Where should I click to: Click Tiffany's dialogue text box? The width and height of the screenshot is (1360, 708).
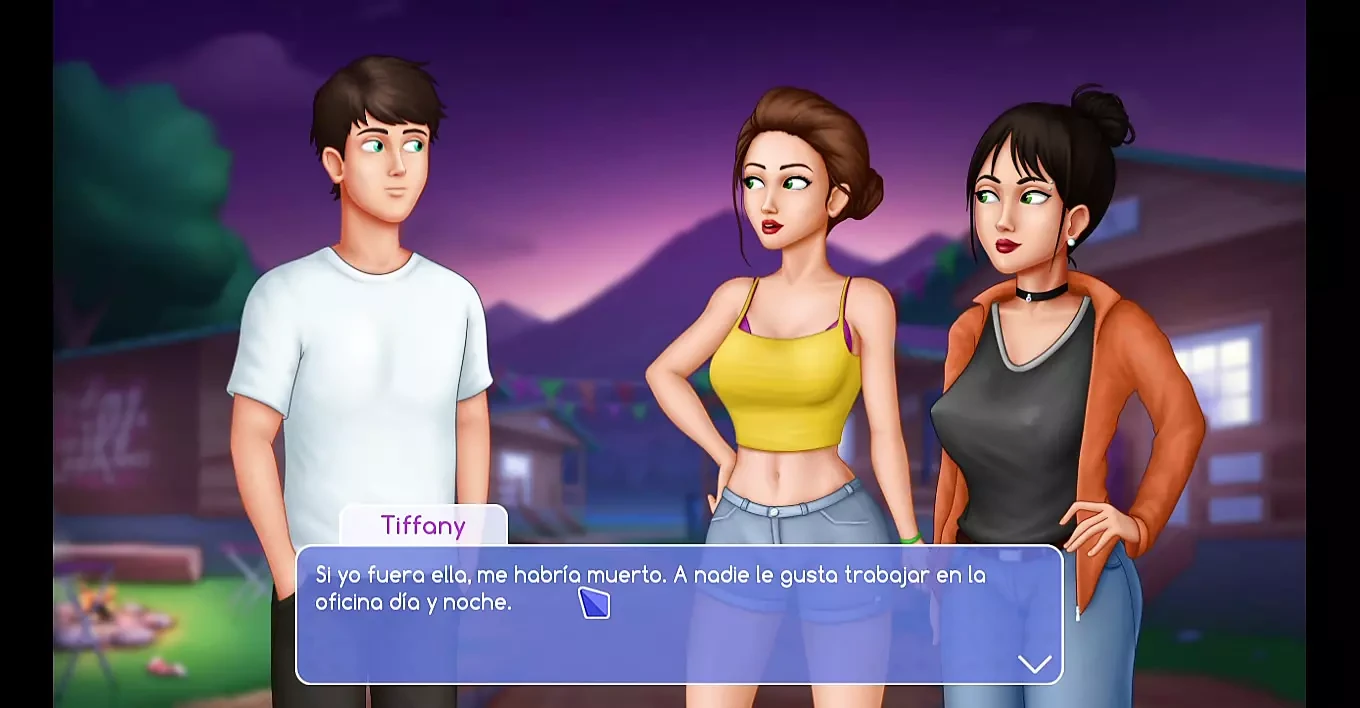coord(678,614)
